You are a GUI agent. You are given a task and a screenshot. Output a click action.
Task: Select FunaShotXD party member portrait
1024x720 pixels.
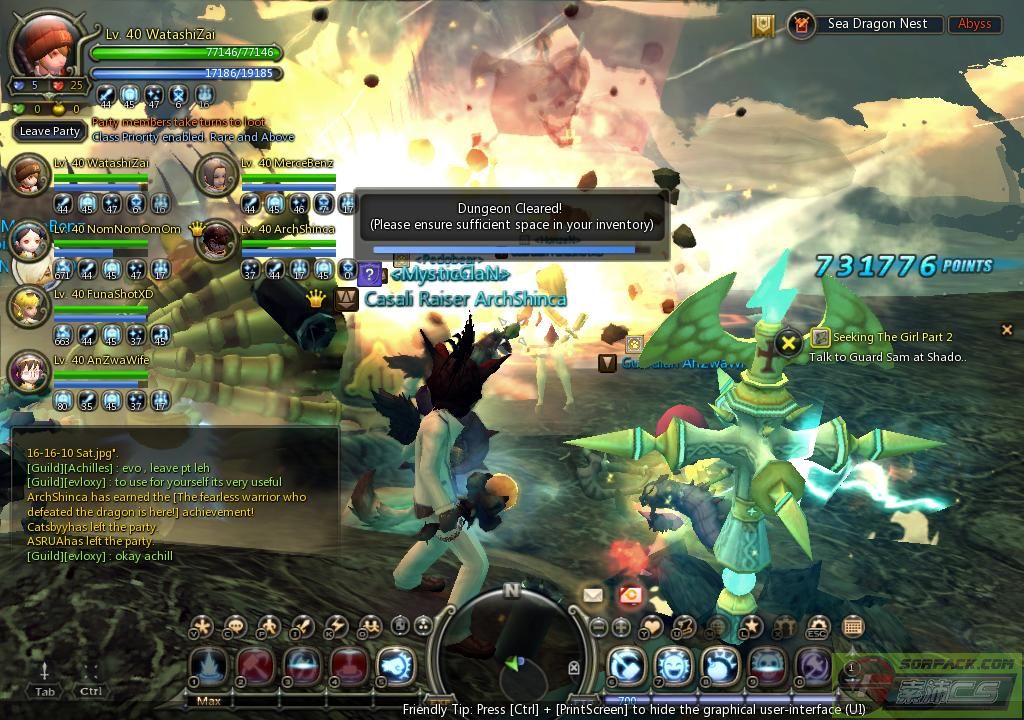pos(29,307)
